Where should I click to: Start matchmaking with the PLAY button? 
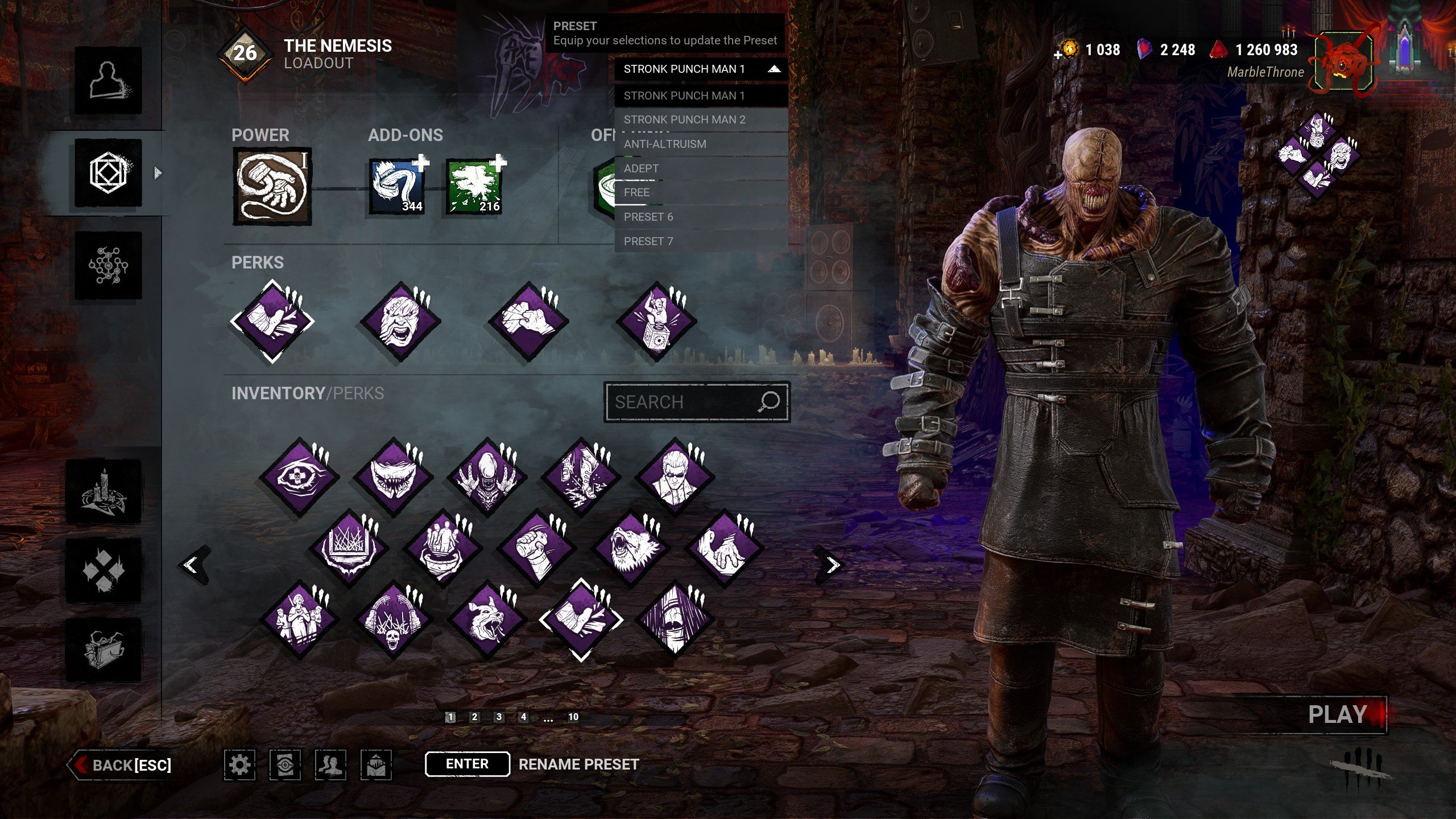click(1338, 715)
